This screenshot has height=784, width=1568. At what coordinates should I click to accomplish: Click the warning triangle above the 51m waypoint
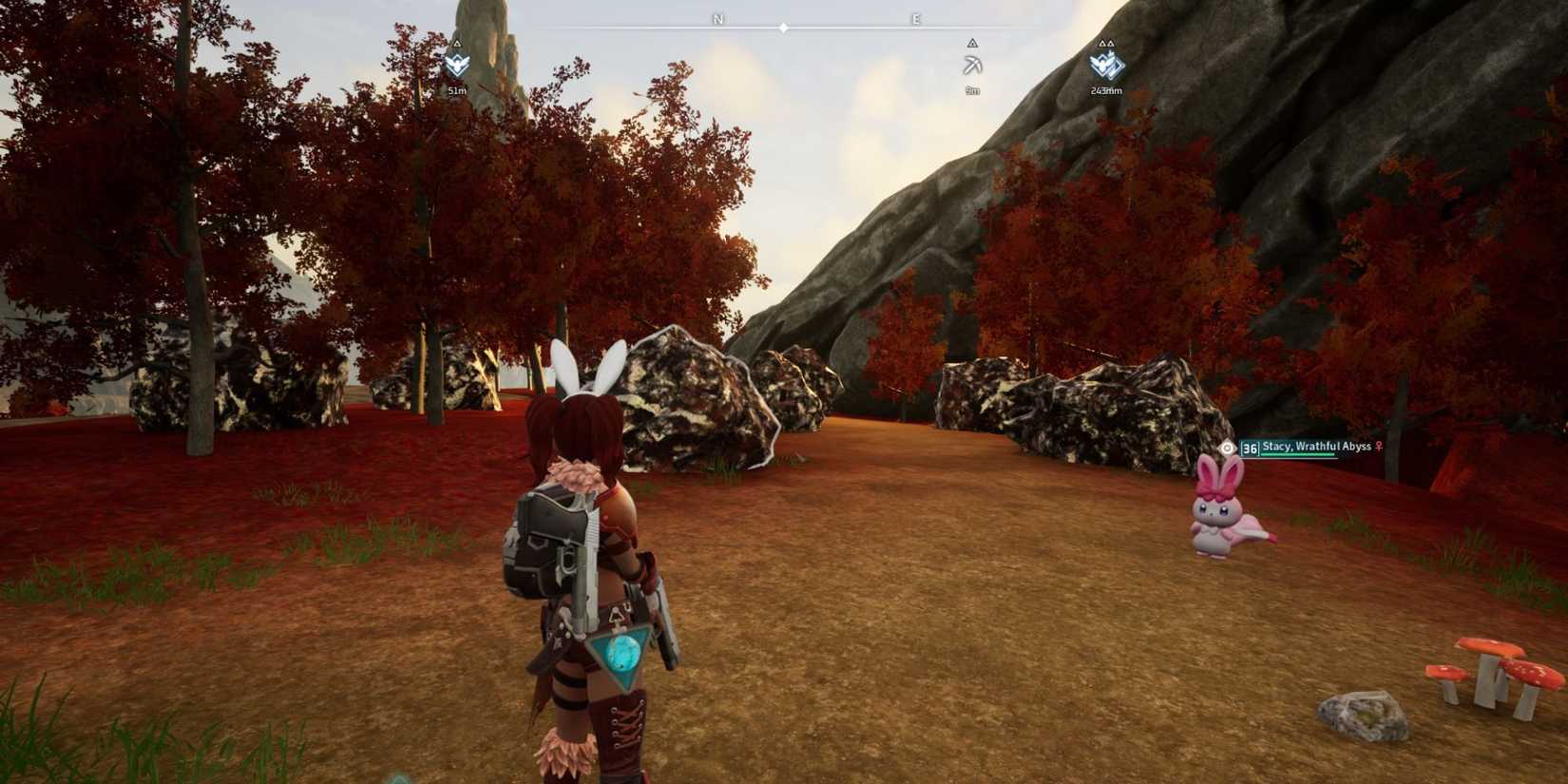click(x=455, y=42)
